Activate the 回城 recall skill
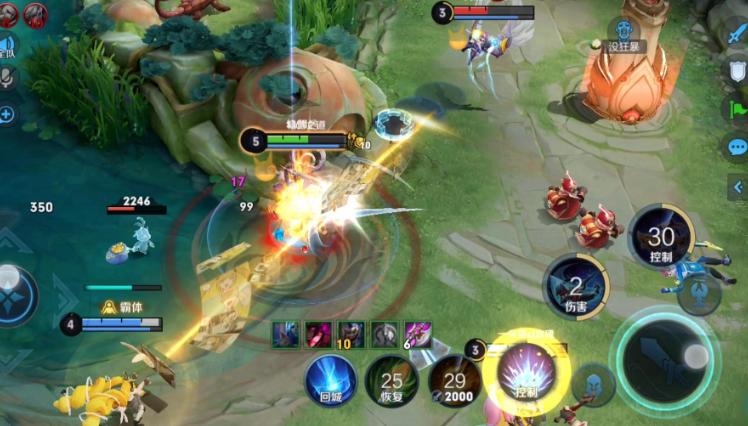 pos(330,380)
